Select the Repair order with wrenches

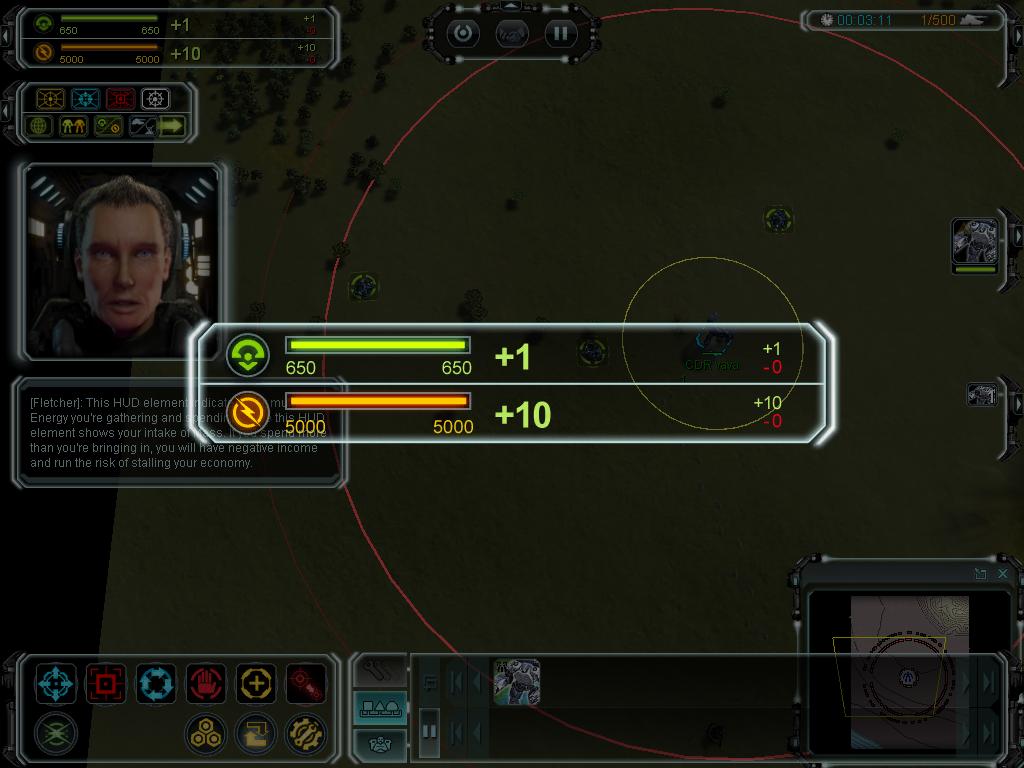click(x=306, y=734)
